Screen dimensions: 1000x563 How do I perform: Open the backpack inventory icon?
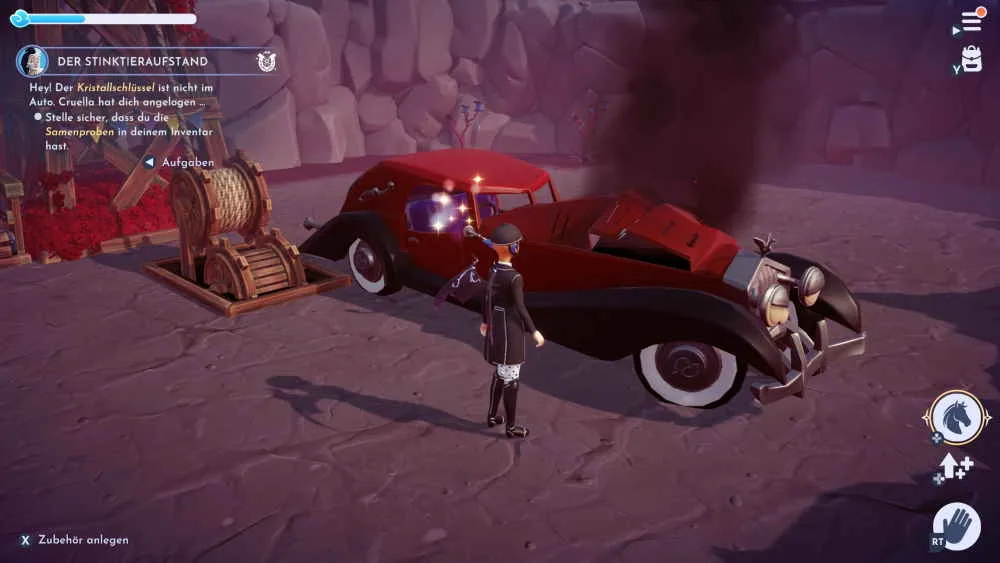(x=972, y=58)
